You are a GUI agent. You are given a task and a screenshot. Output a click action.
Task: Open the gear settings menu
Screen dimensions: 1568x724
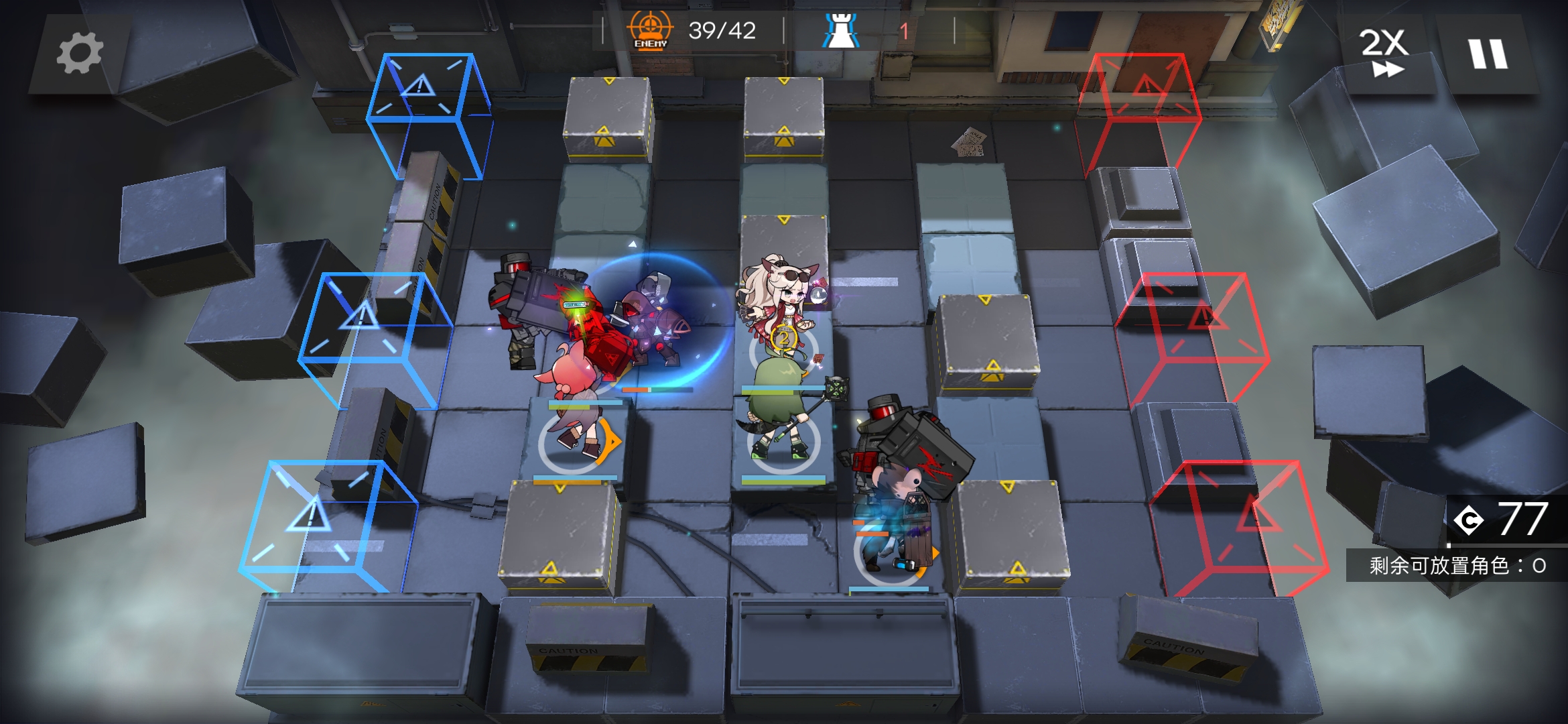pyautogui.click(x=80, y=54)
